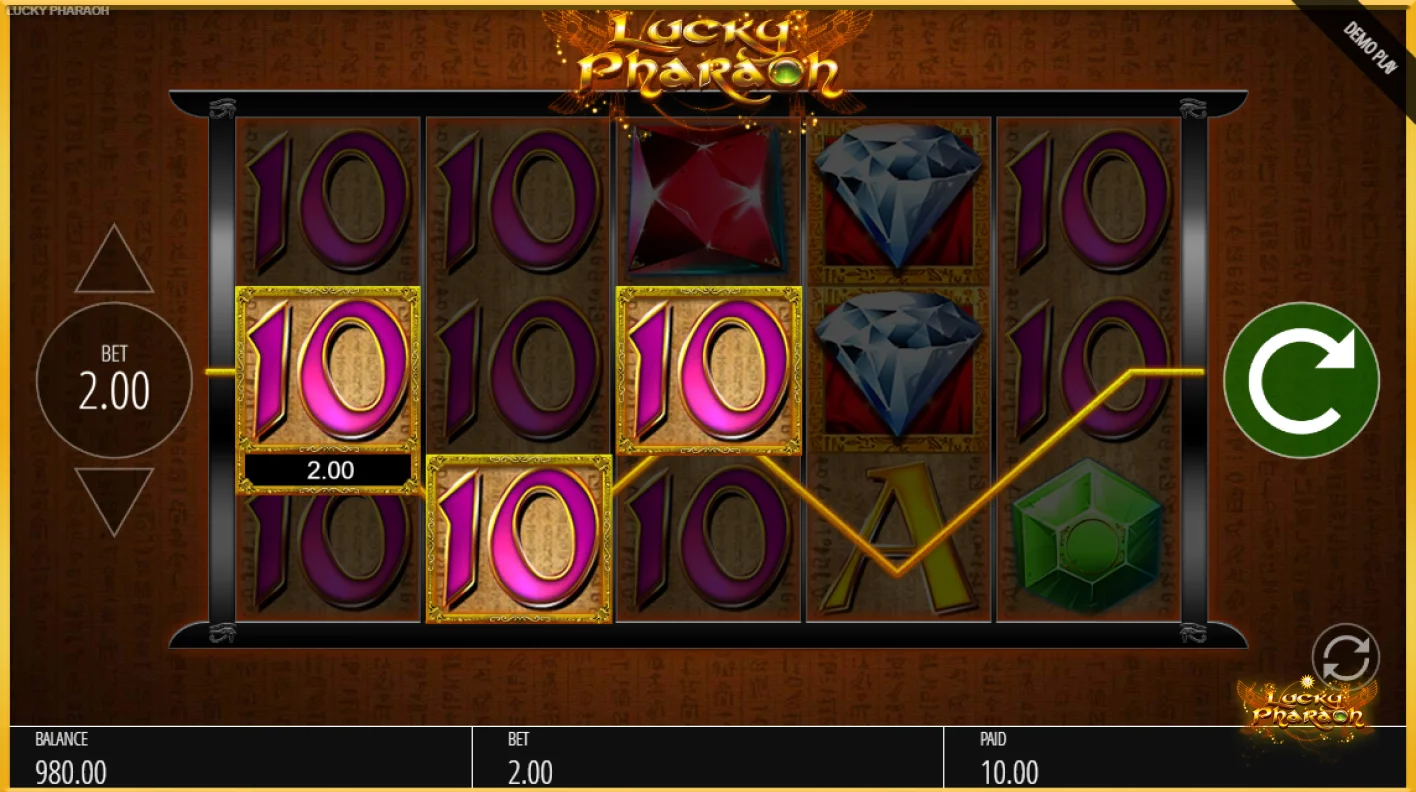This screenshot has width=1416, height=792.
Task: Click the purple 10 on the top of reel one
Action: coord(330,200)
